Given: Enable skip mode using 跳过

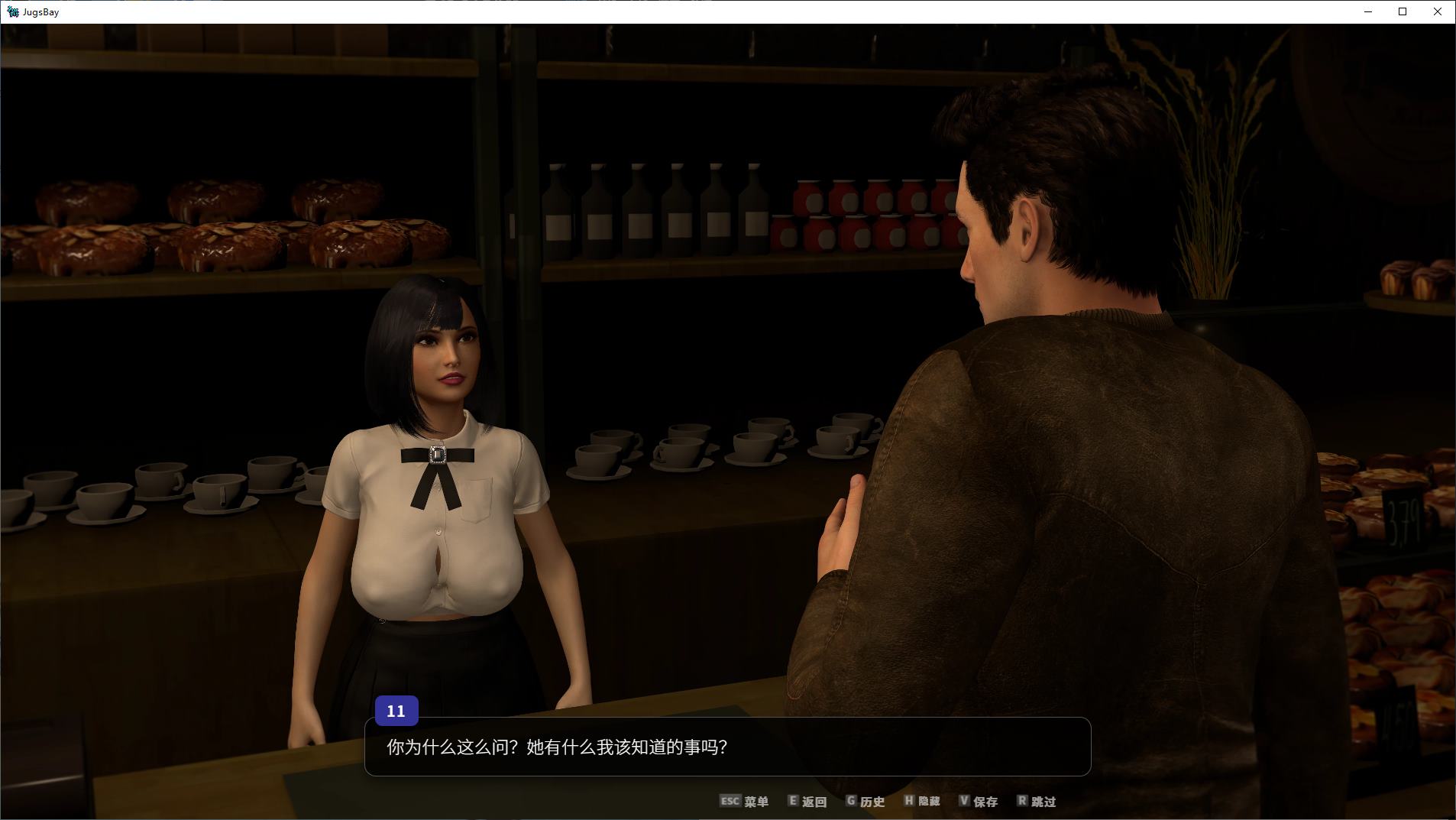Looking at the screenshot, I should (1045, 802).
